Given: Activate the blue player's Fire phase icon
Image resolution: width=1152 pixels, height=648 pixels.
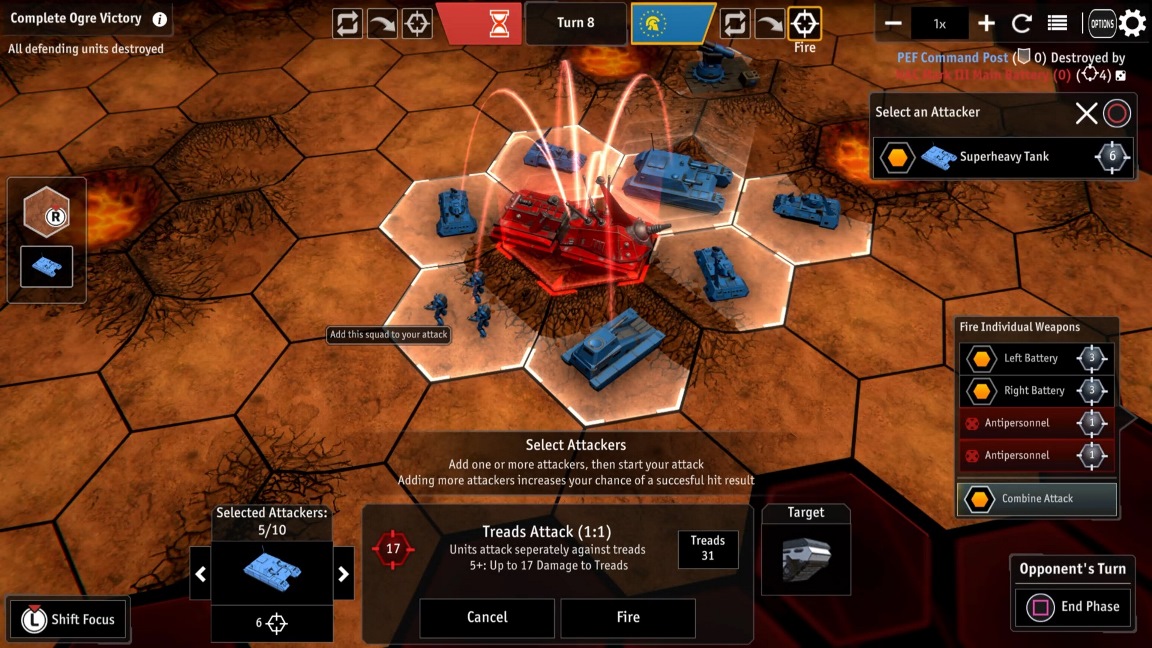Looking at the screenshot, I should point(804,23).
